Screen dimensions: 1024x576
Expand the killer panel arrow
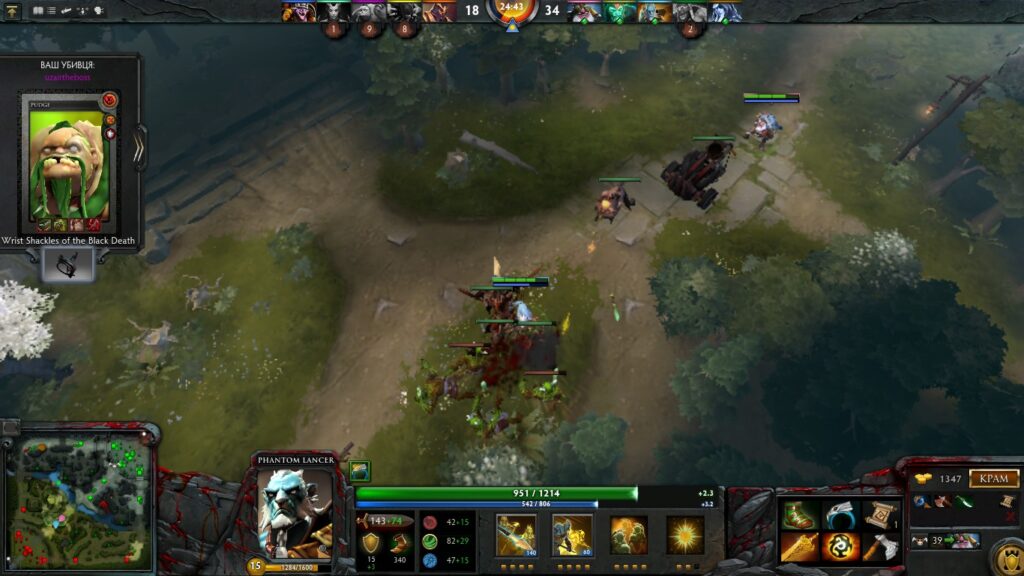point(139,147)
